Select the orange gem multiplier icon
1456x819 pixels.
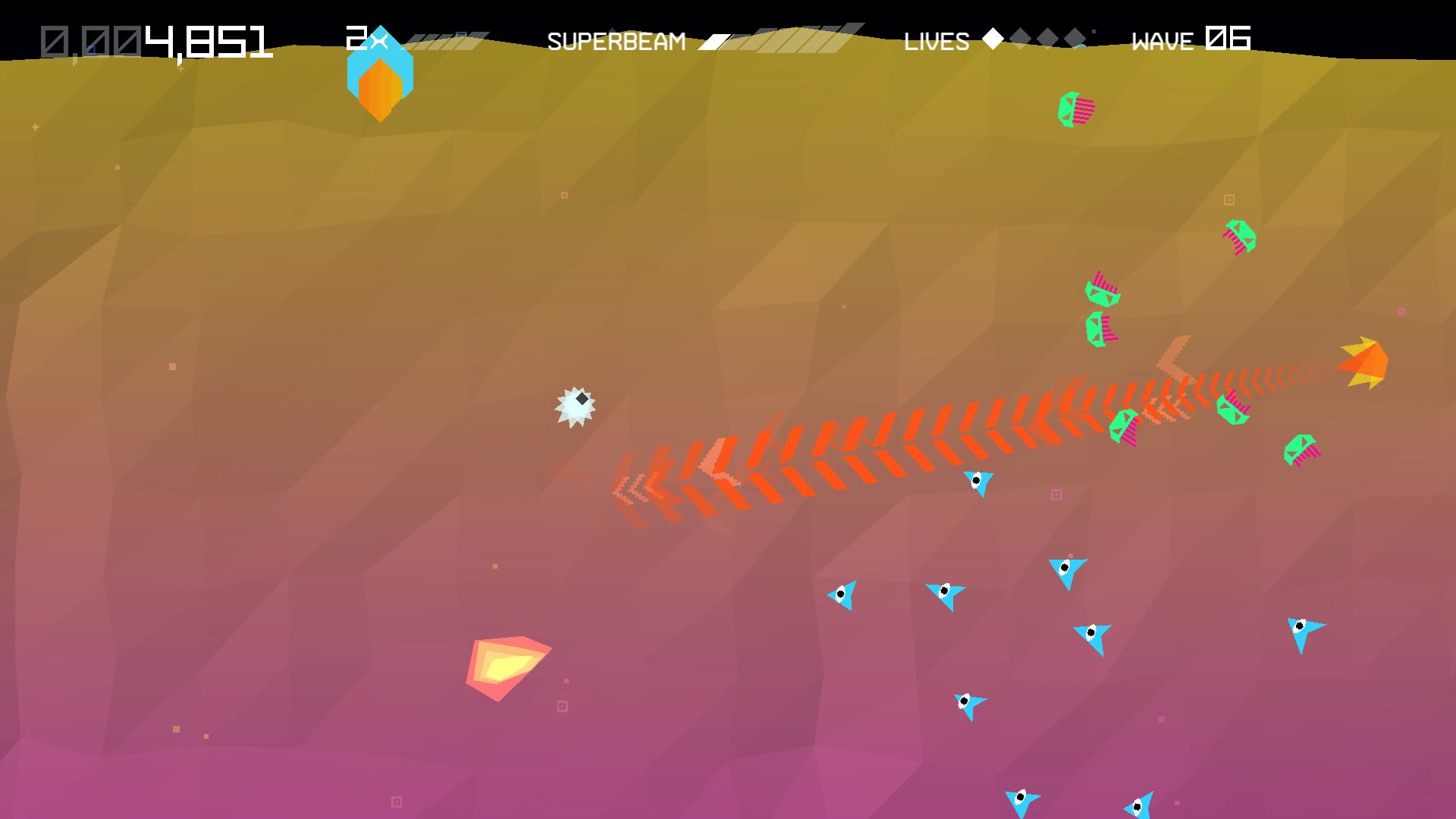[x=379, y=85]
